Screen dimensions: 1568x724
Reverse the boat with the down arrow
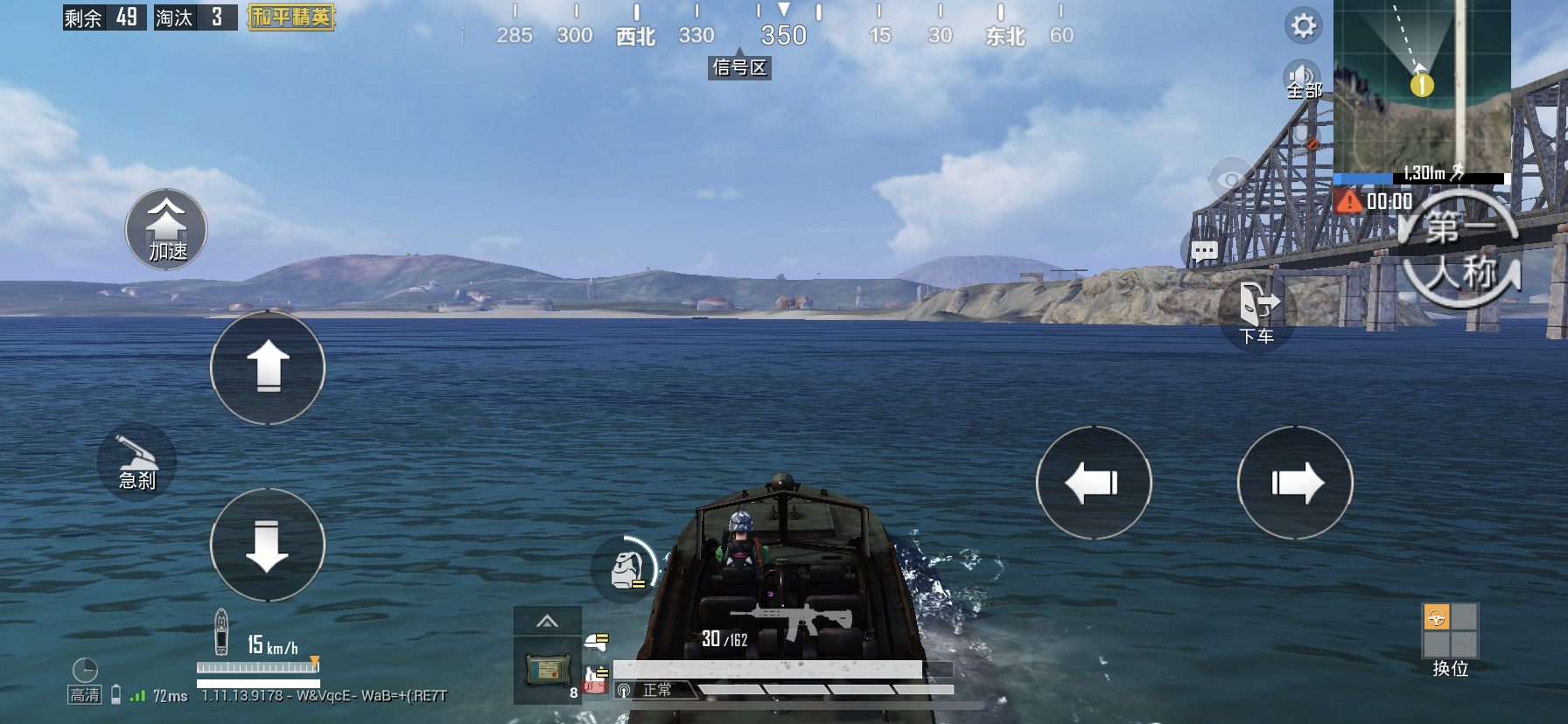pyautogui.click(x=268, y=545)
